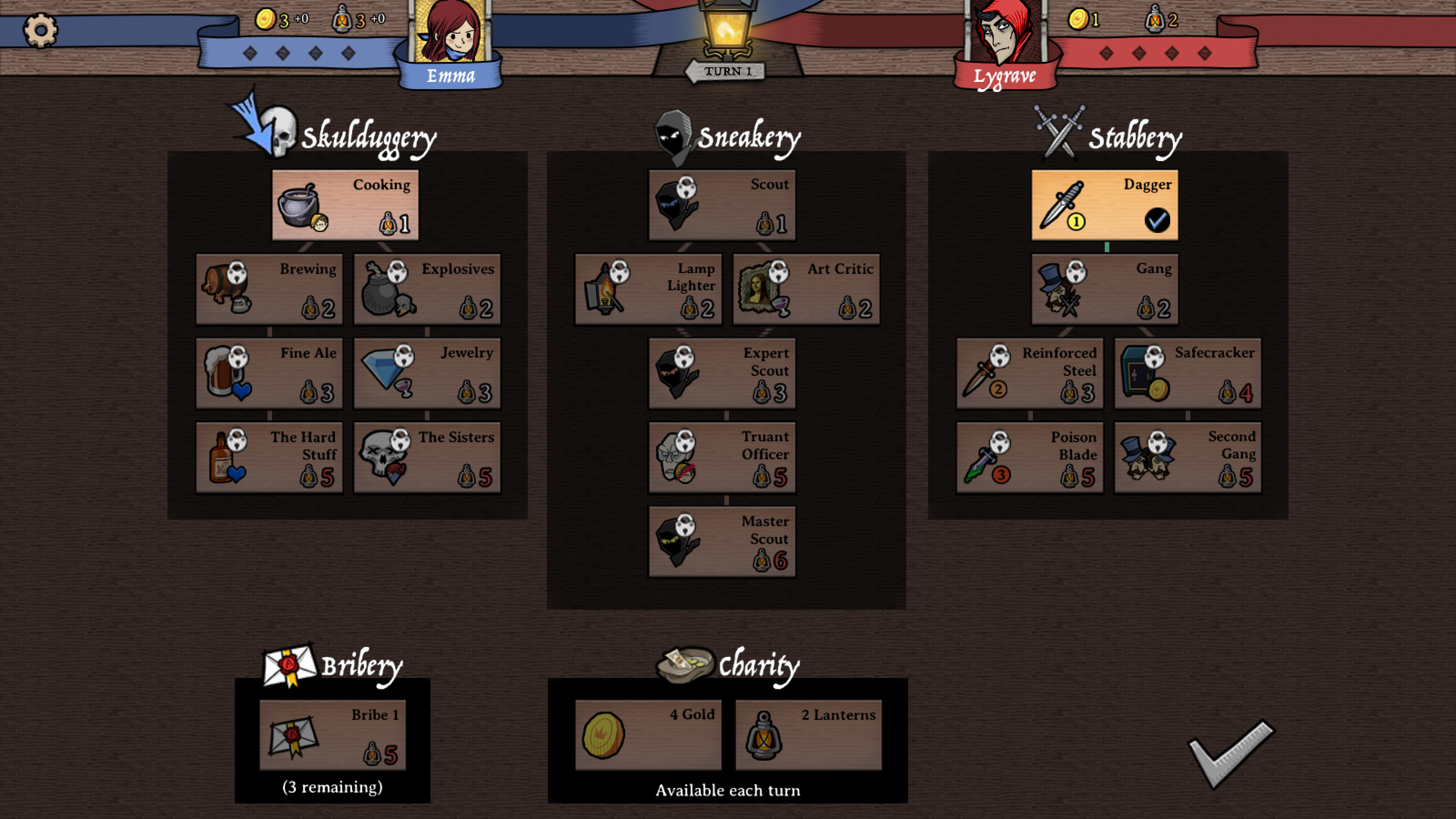Pick the Scout upgrade in Sneakery
Screen dimensions: 1456x819
pyautogui.click(x=722, y=205)
